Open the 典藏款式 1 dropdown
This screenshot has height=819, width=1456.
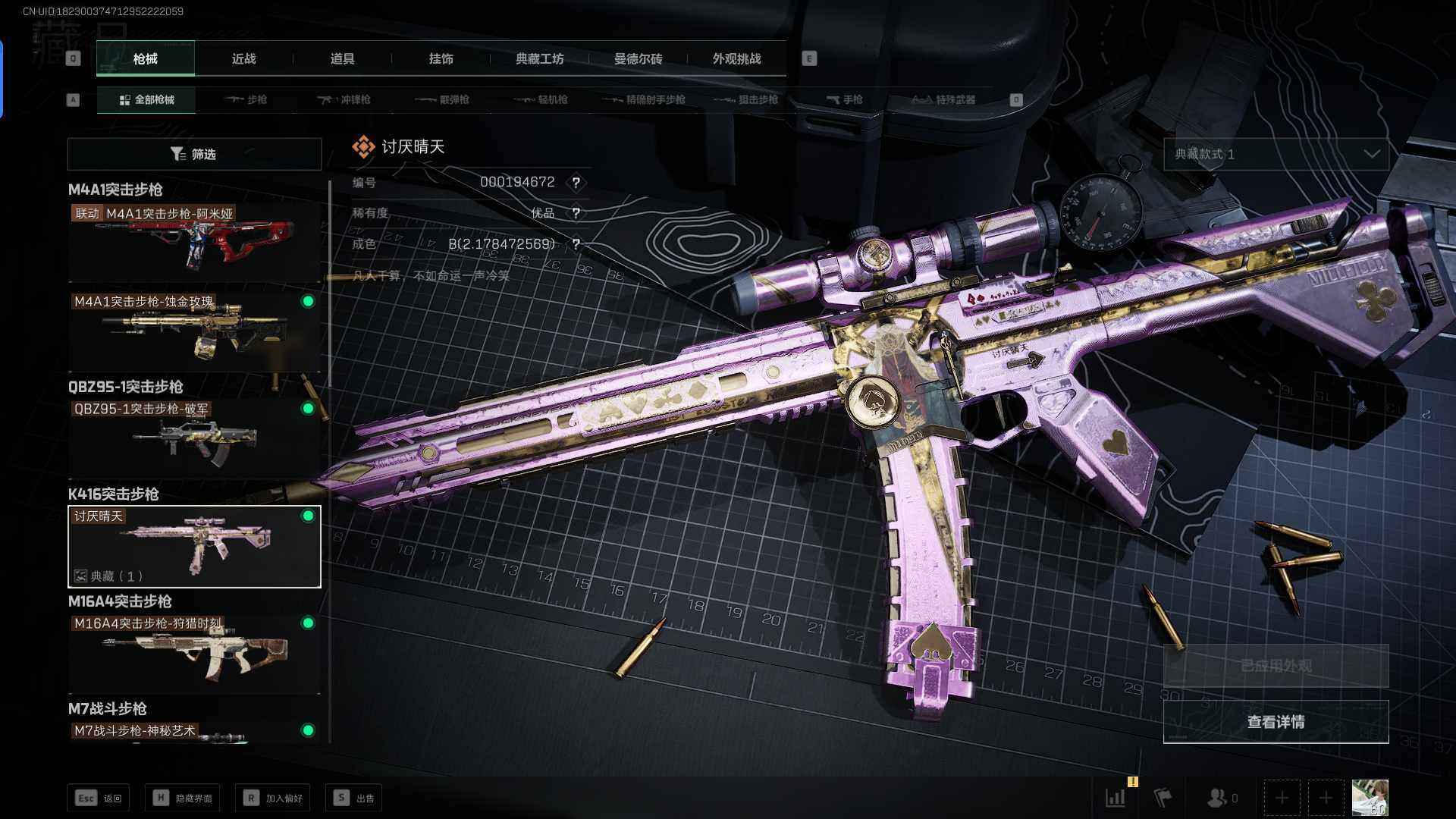tap(1276, 154)
